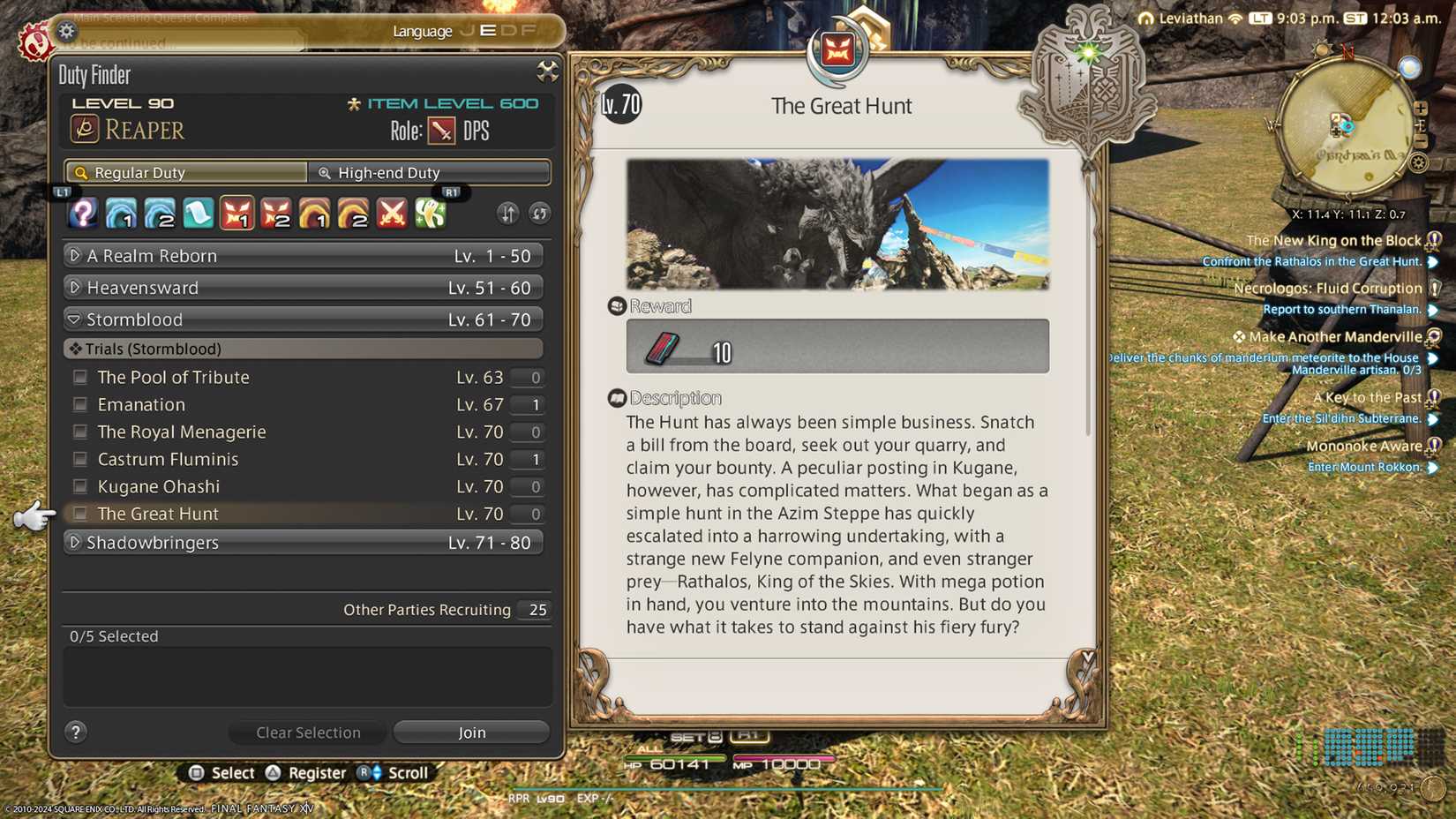Open the Duty Roulette filter icon
The width and height of the screenshot is (1456, 819).
pos(82,213)
